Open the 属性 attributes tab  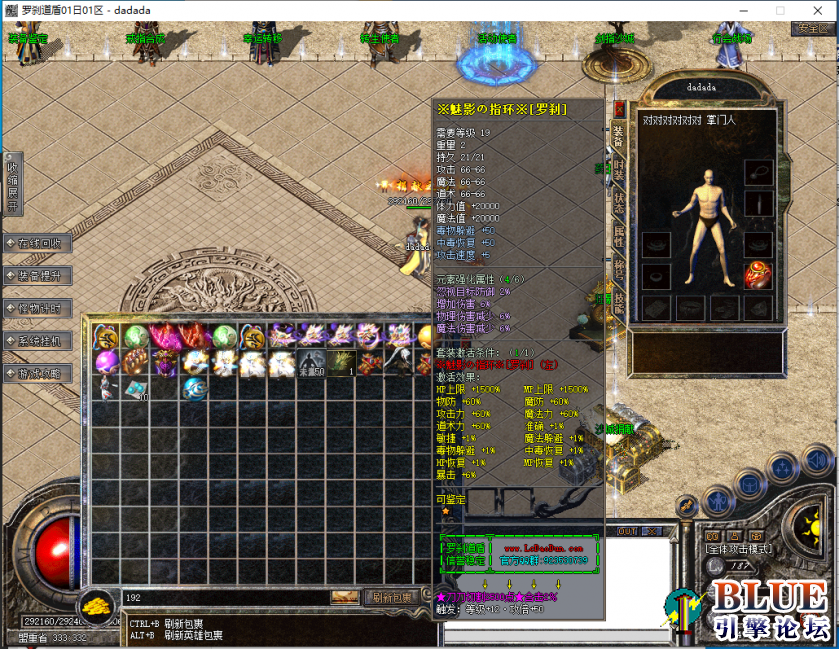(618, 236)
